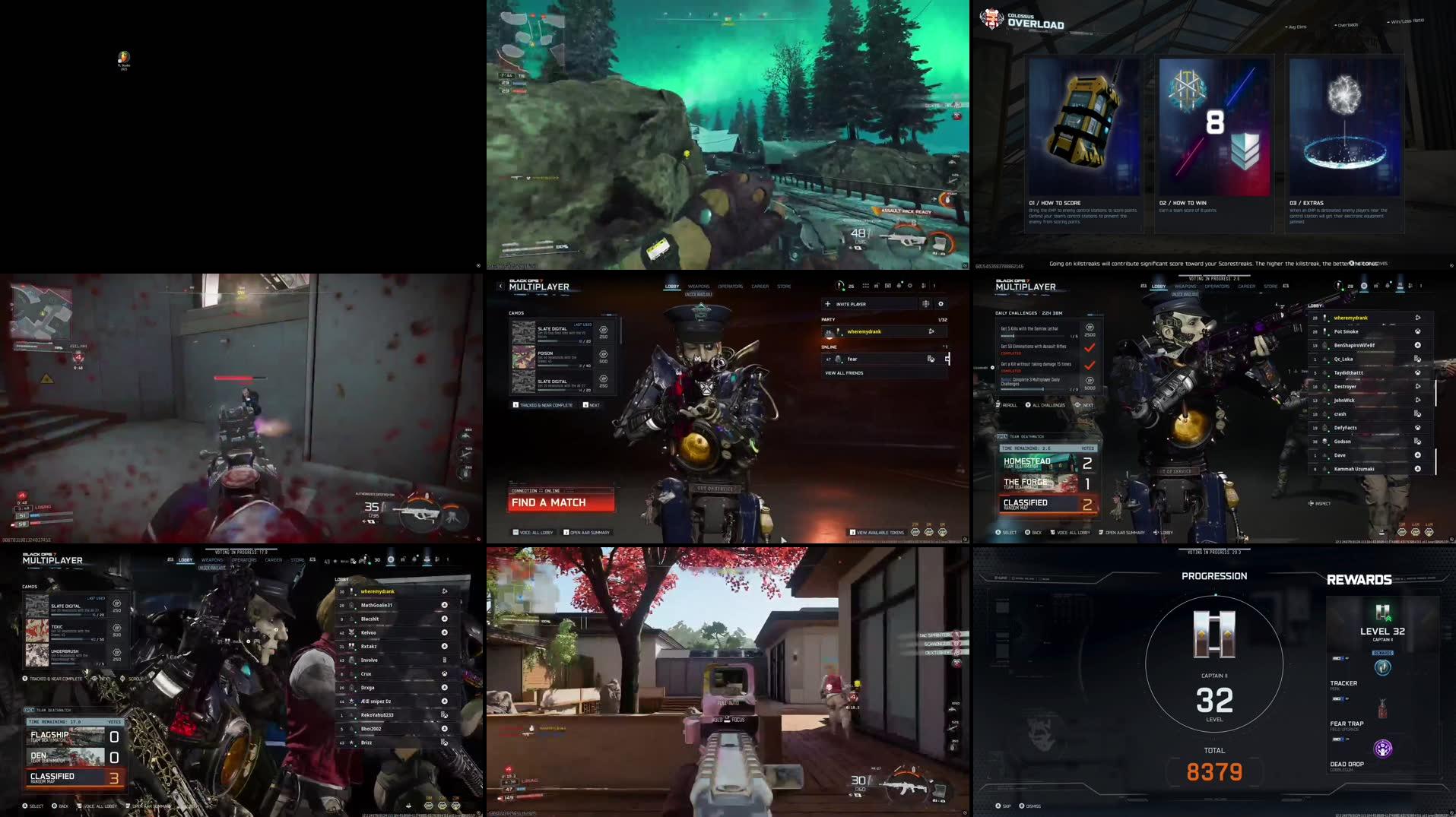Click the Inspect icon near the lobby list
Viewport: 1456px width, 817px height.
coord(1311,502)
